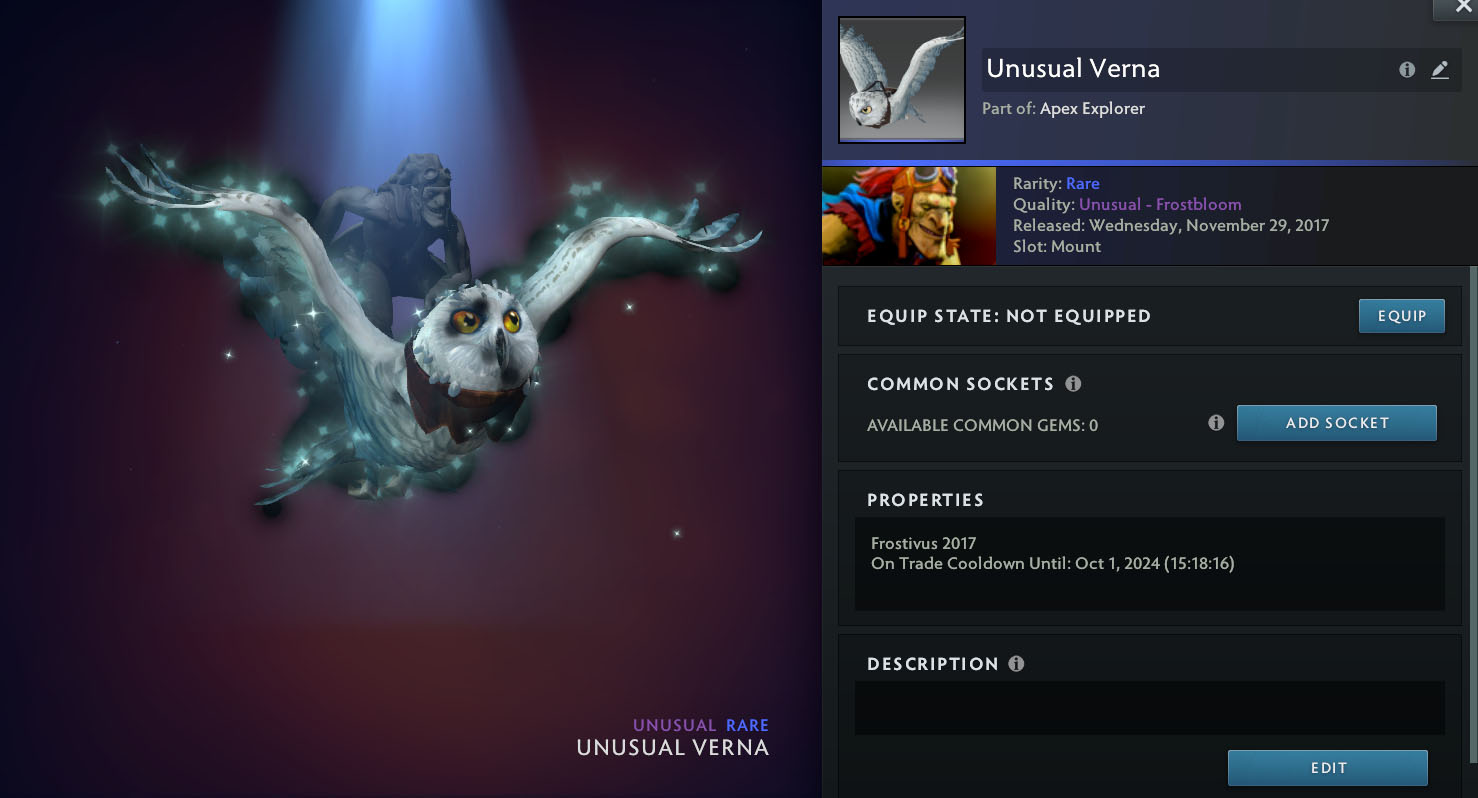The width and height of the screenshot is (1478, 798).
Task: Click the Unusual Verna owl thumbnail
Action: click(901, 80)
